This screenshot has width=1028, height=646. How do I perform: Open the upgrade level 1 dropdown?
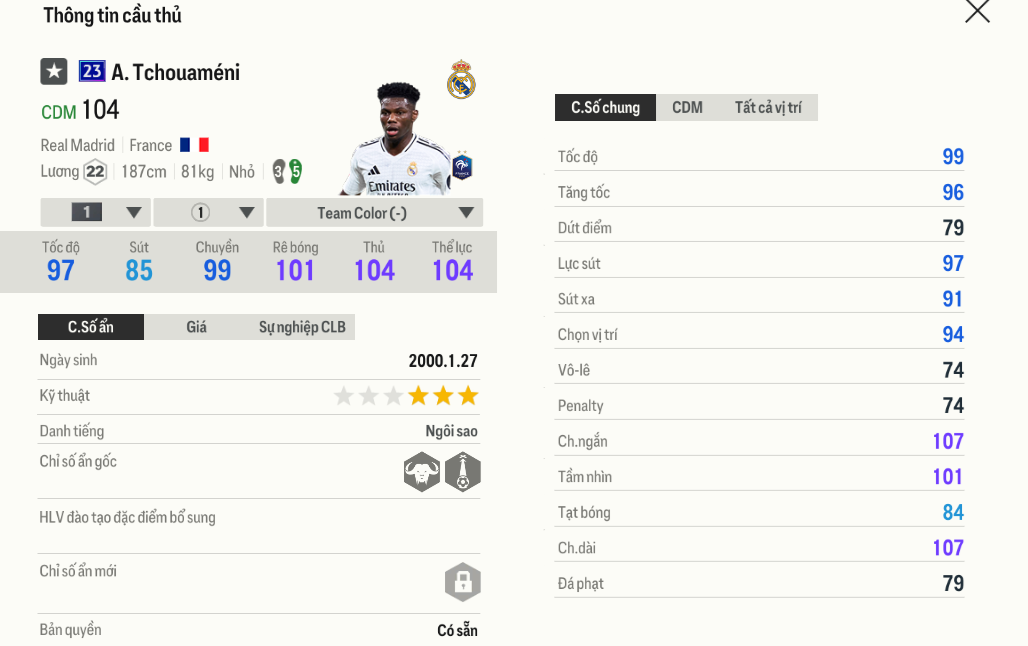[96, 213]
